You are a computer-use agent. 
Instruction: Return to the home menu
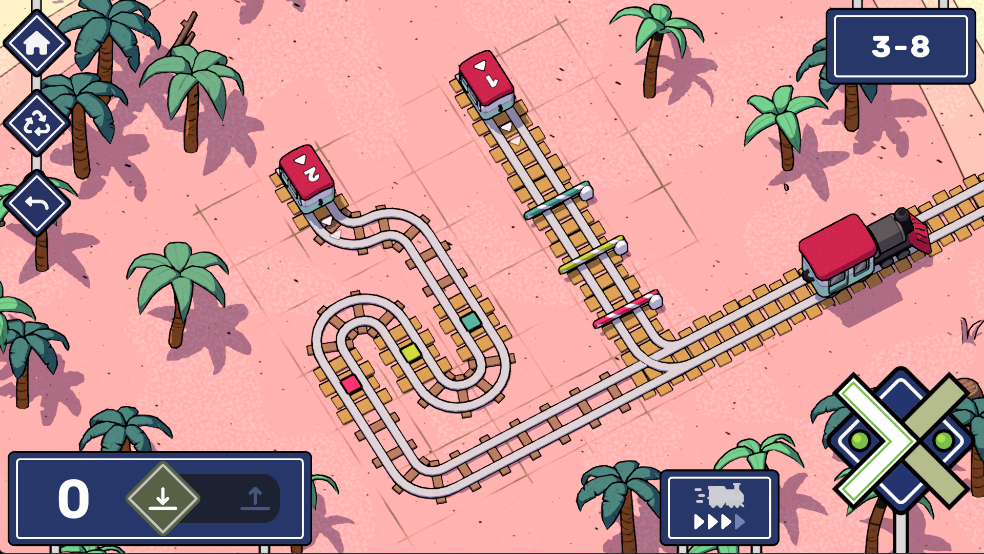(37, 43)
